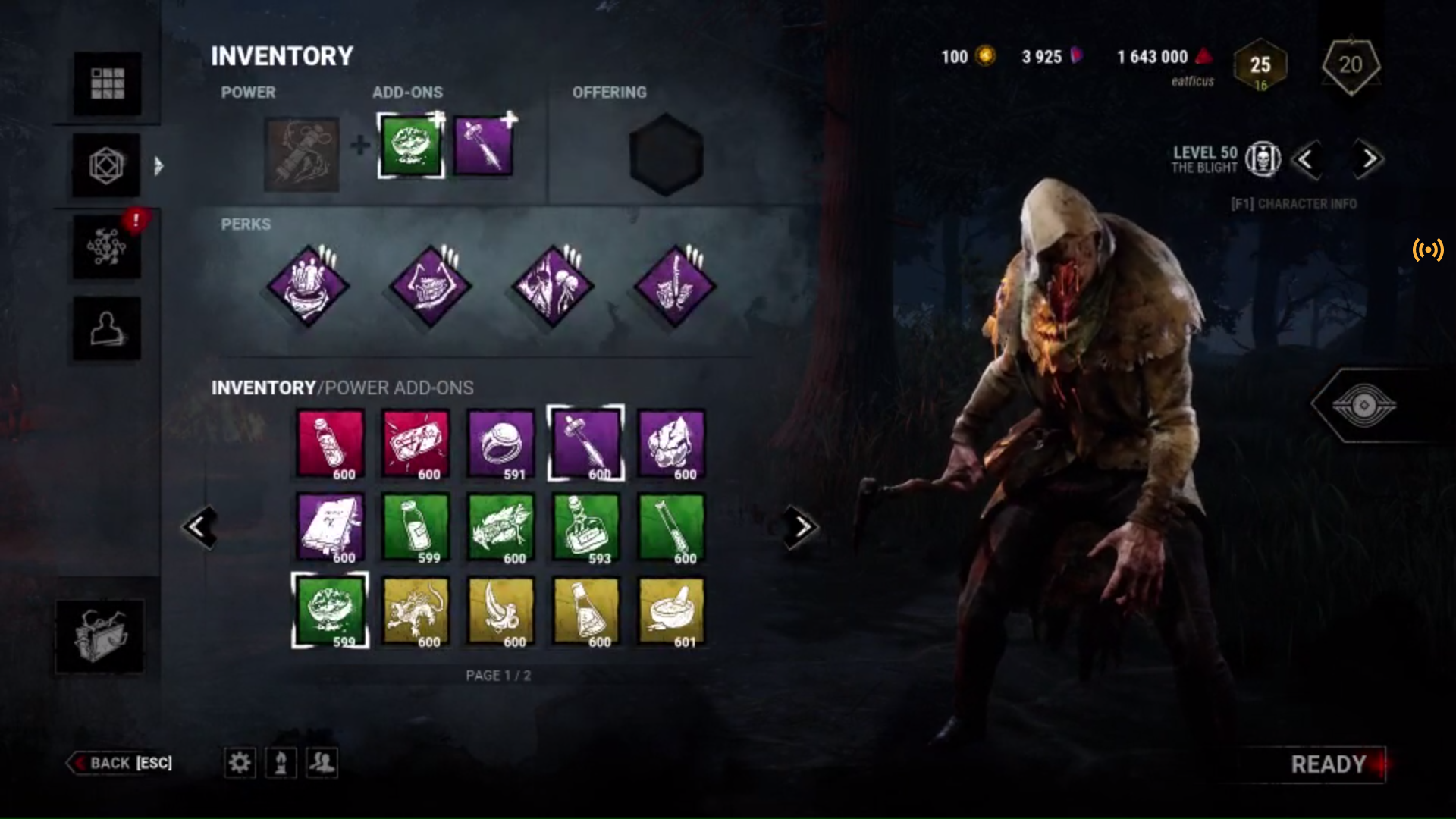
Task: Open the friends list icon at bottom
Action: tap(322, 763)
